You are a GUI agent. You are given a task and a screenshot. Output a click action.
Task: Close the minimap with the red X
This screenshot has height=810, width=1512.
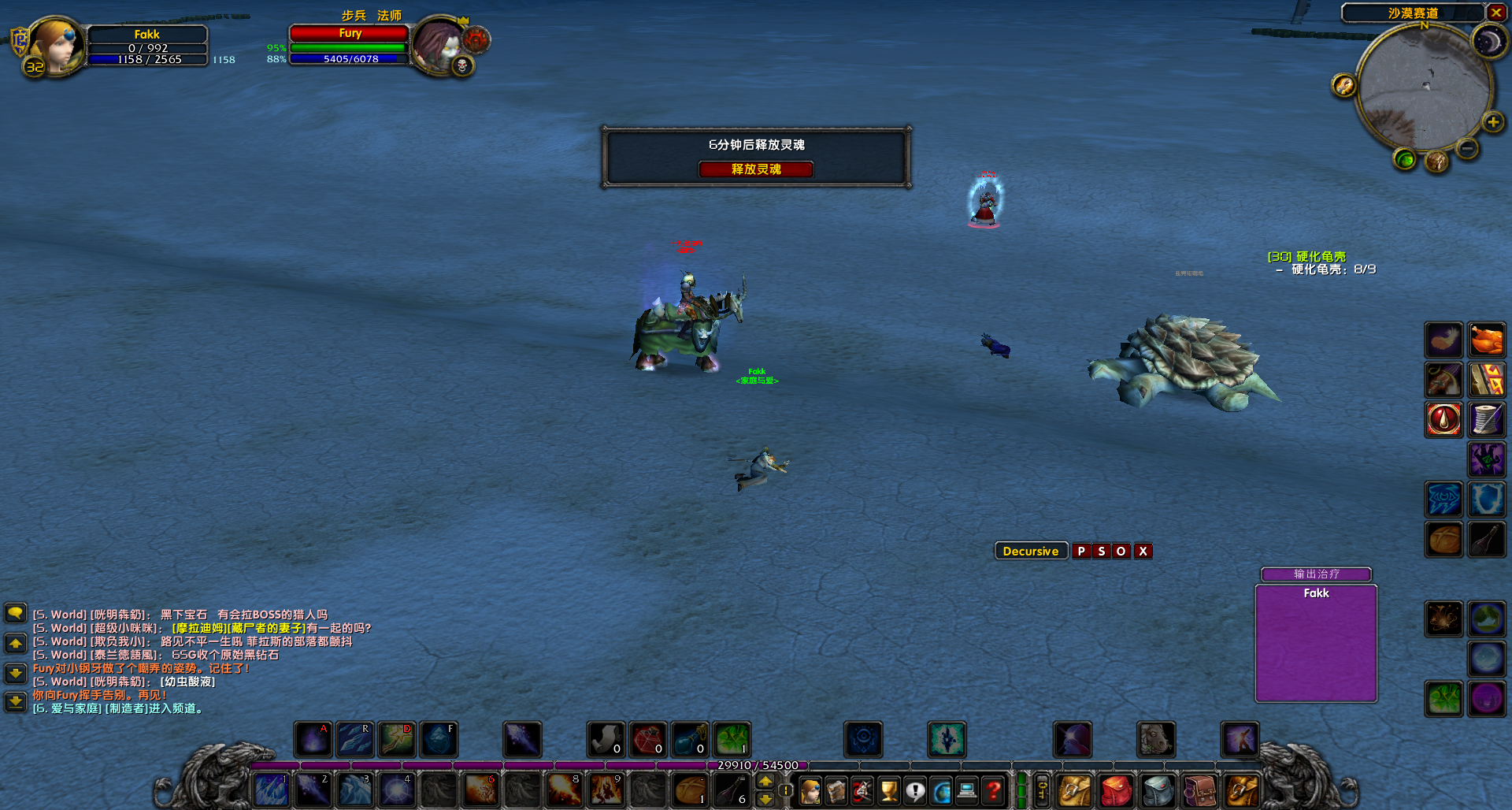(1495, 13)
